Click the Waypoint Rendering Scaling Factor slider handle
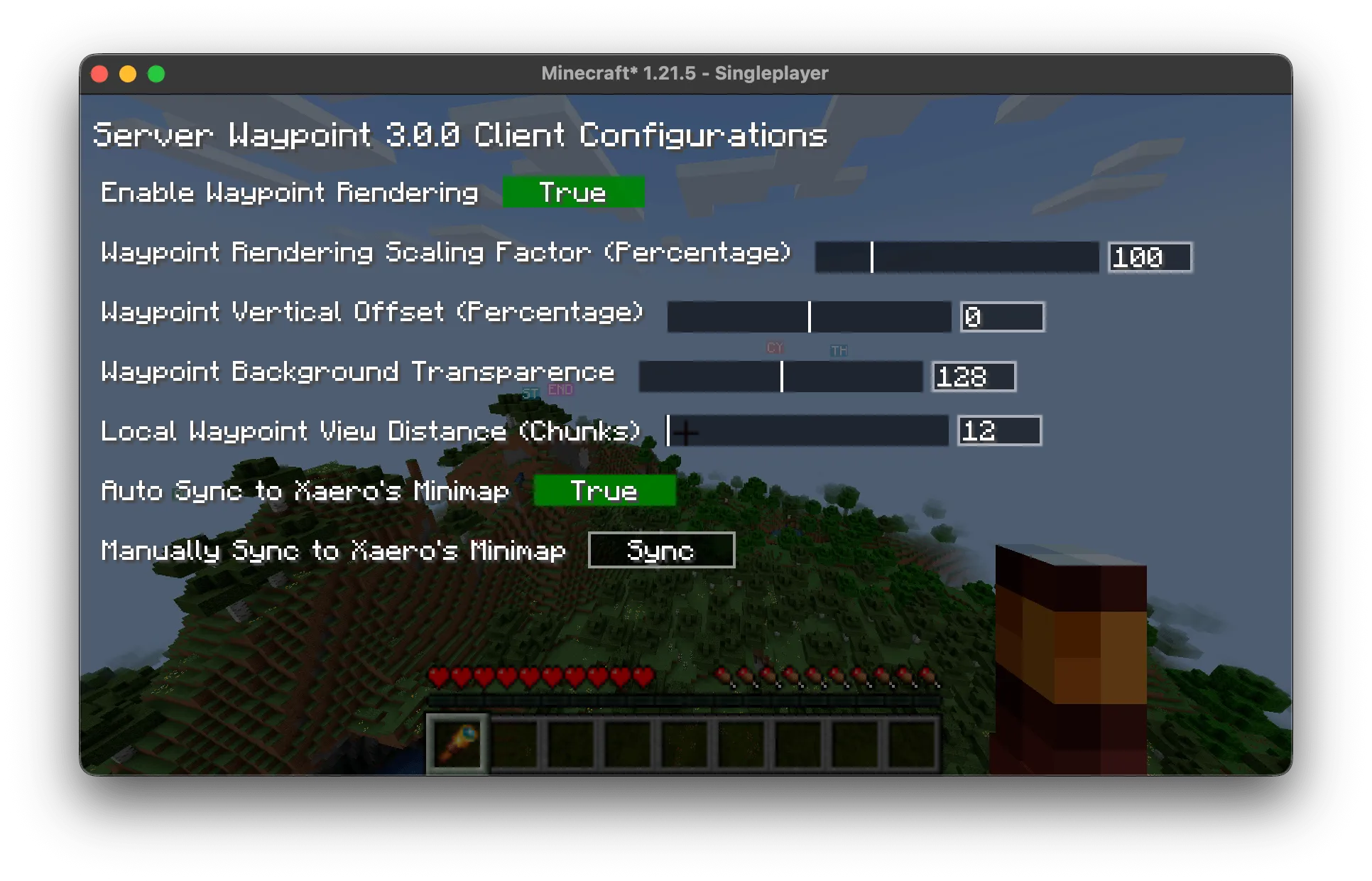1372x881 pixels. (x=872, y=257)
